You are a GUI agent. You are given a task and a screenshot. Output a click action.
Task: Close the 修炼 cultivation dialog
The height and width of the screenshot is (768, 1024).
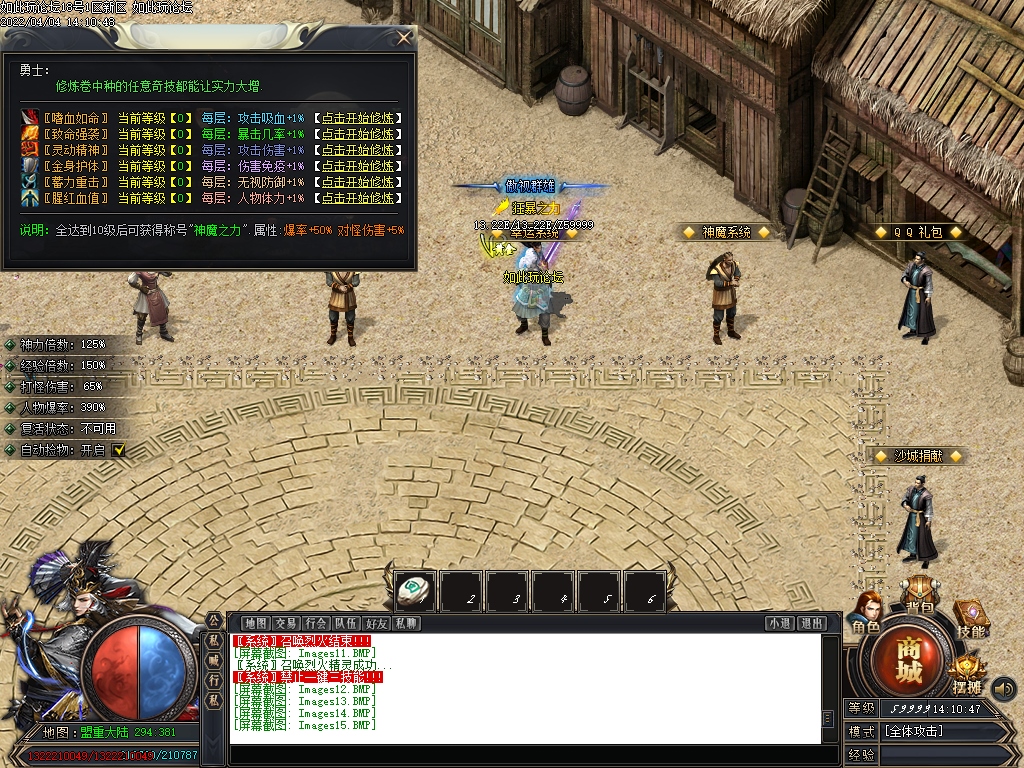[404, 38]
